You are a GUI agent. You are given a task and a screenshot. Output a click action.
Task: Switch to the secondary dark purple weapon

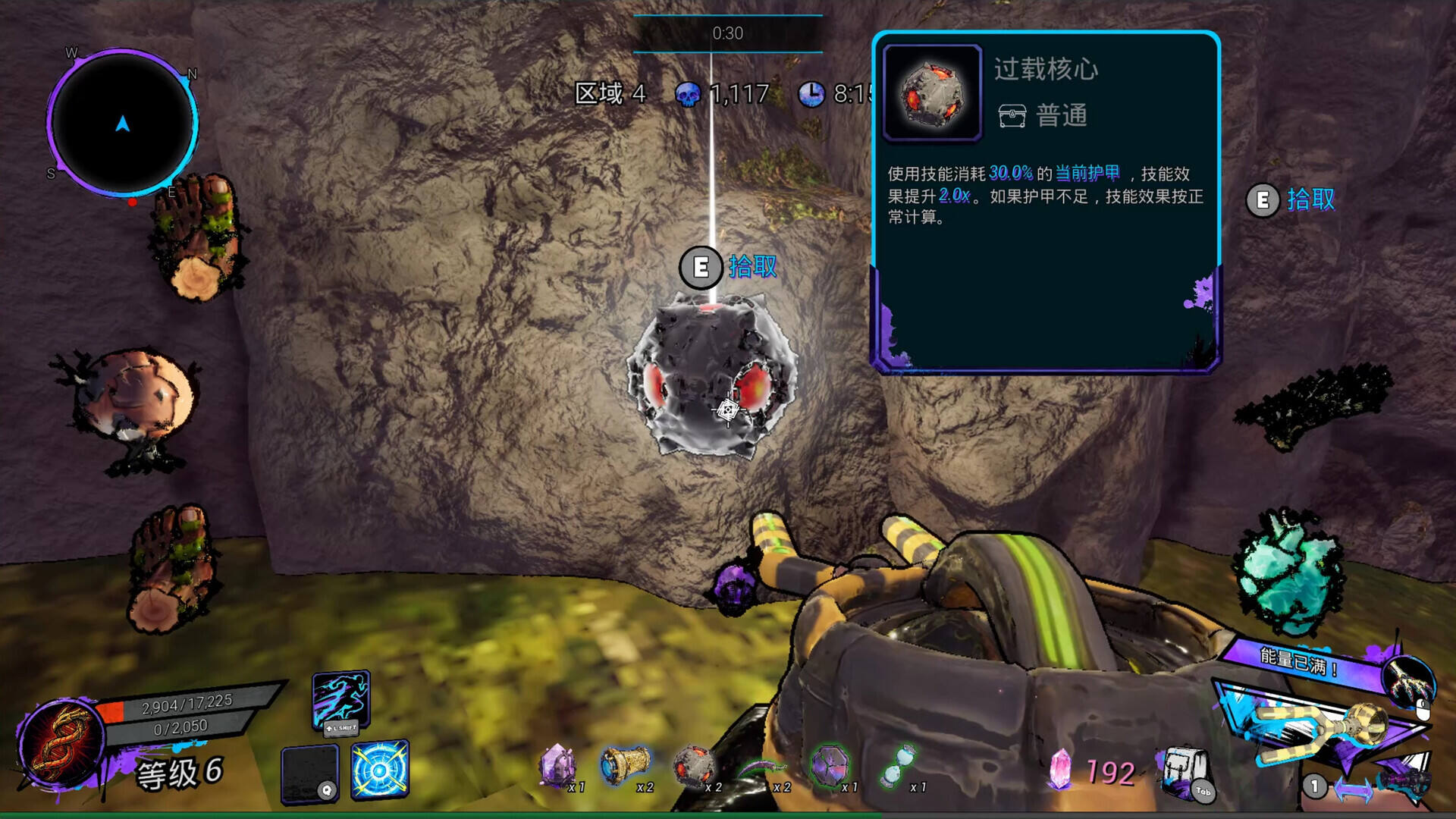point(1403,781)
